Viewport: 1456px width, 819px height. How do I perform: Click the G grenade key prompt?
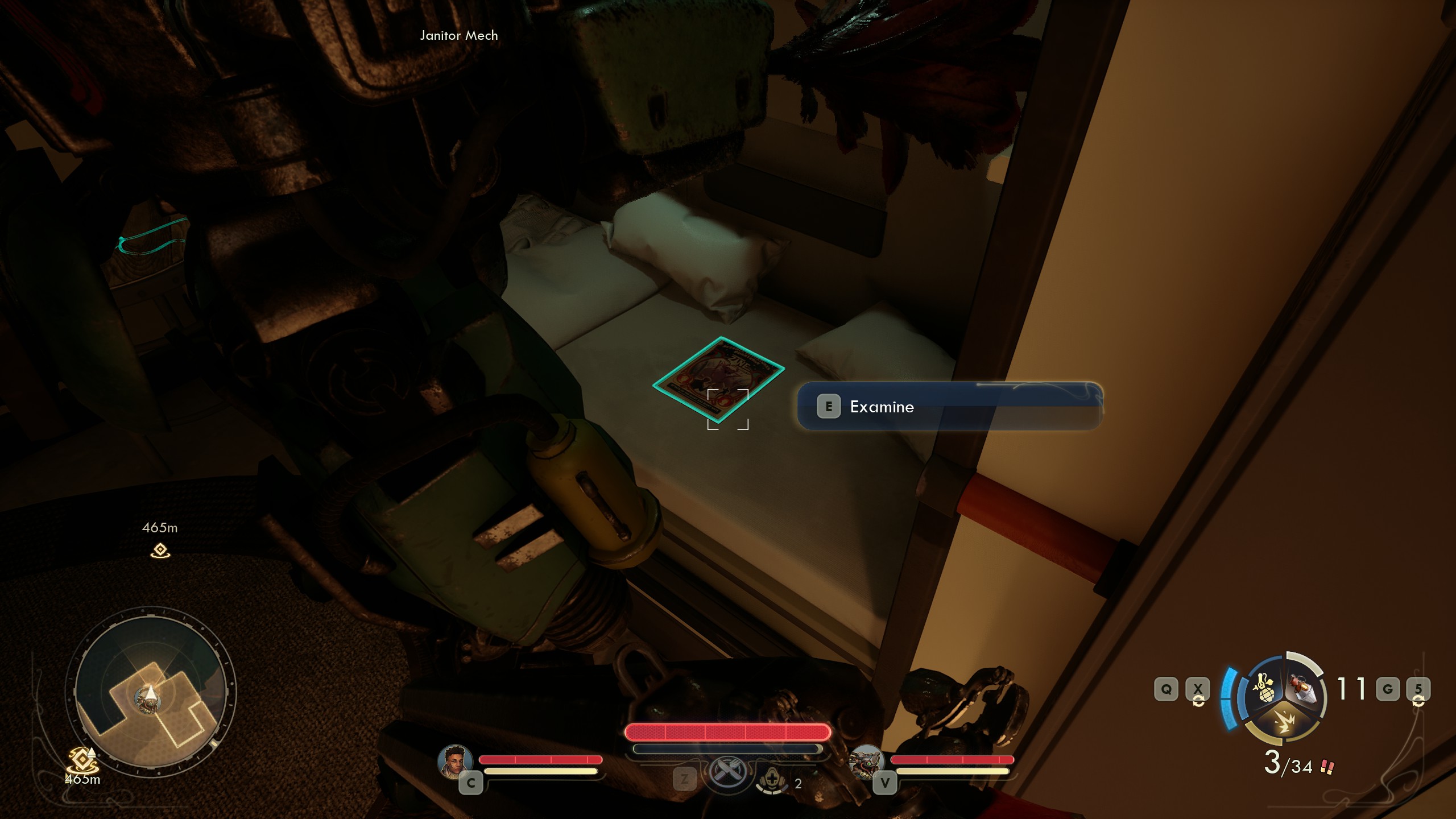1388,688
